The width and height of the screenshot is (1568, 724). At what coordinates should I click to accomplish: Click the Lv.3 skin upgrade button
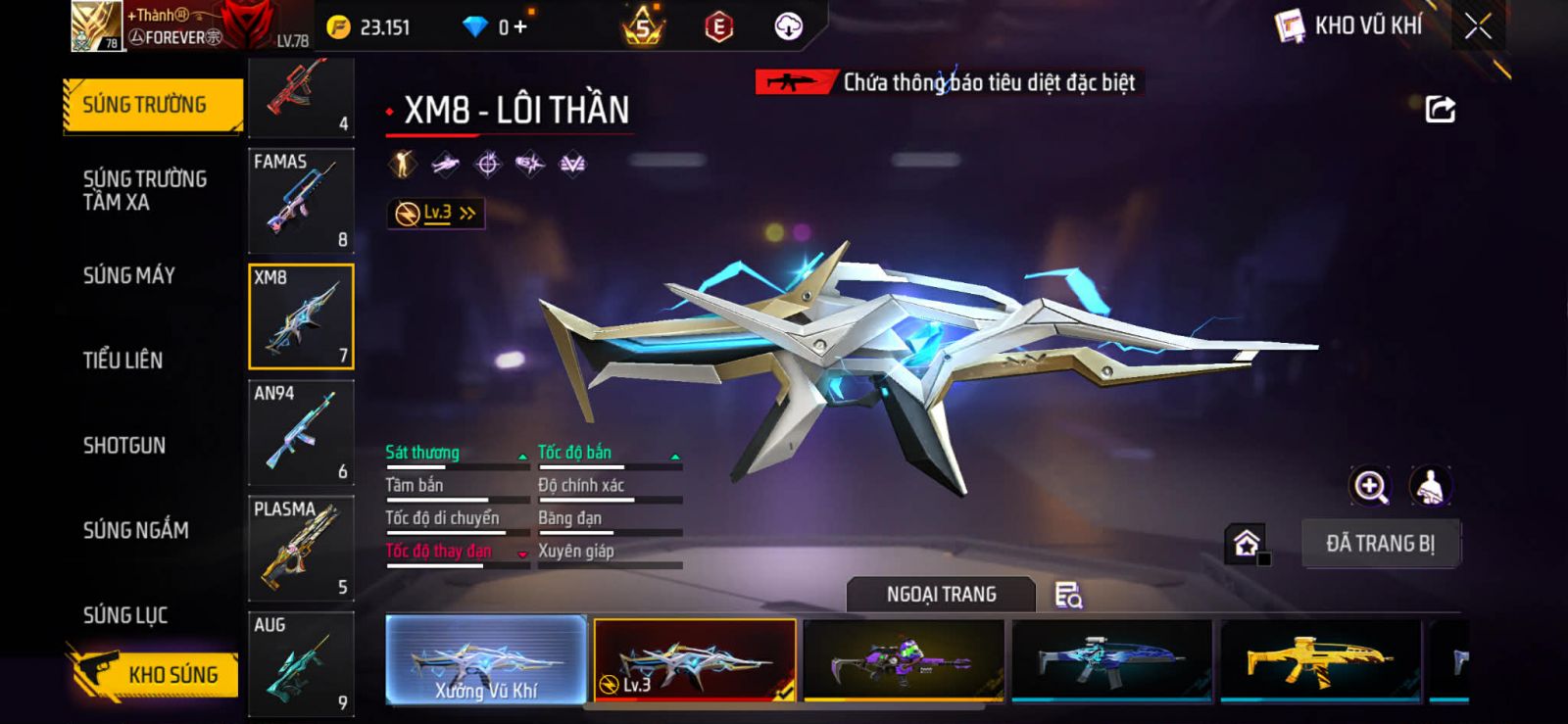pyautogui.click(x=436, y=213)
